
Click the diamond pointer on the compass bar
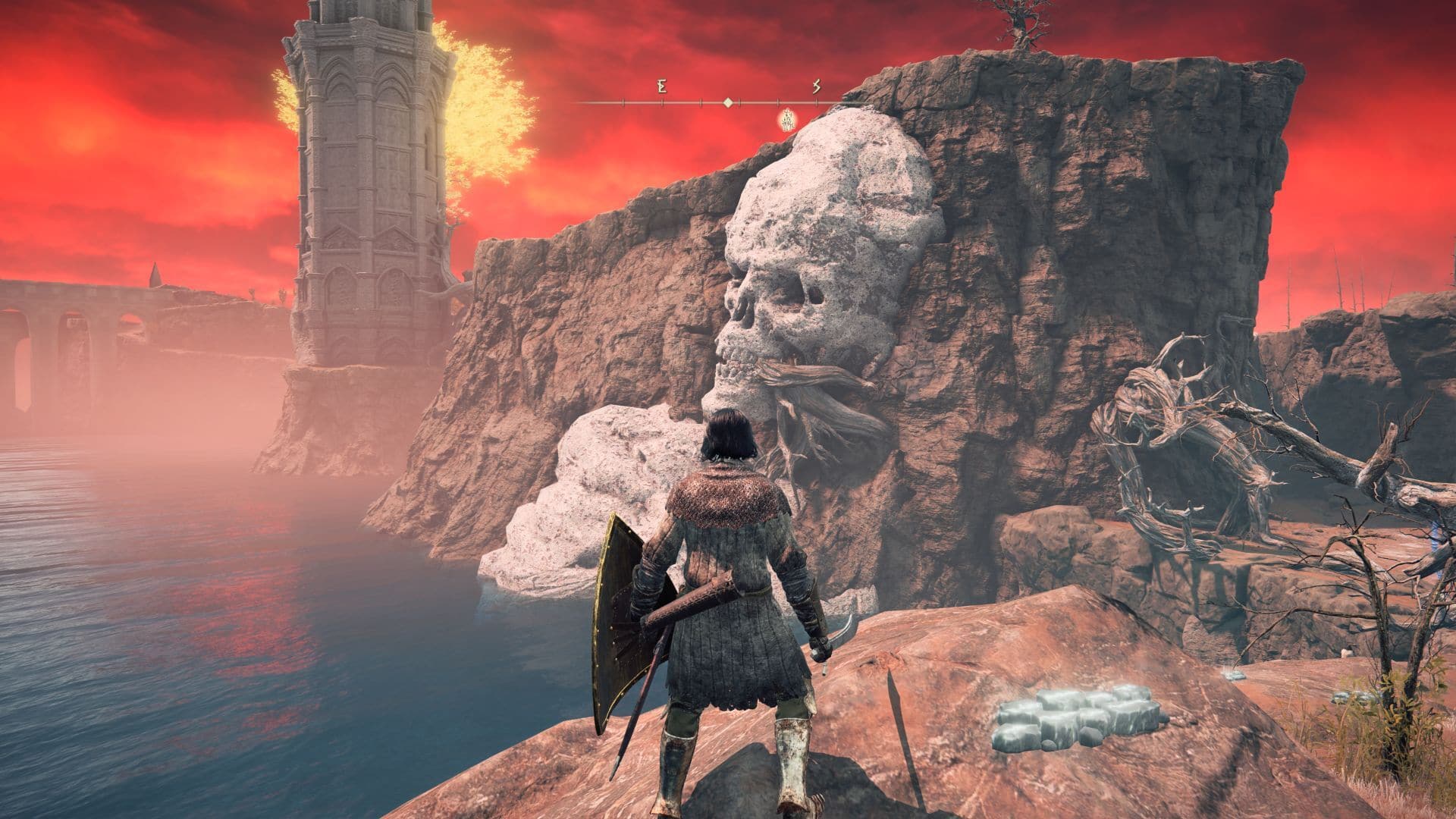click(728, 102)
